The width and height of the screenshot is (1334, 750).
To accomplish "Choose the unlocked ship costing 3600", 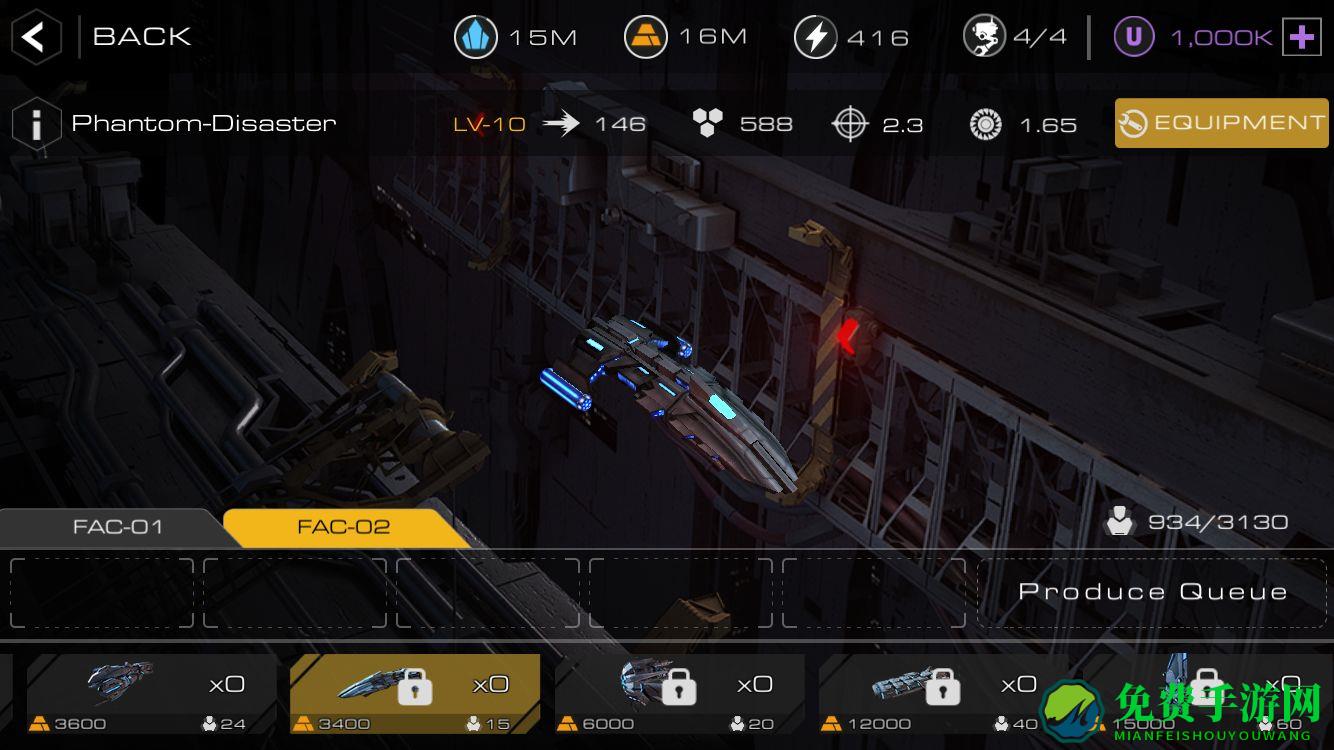I will 150,693.
